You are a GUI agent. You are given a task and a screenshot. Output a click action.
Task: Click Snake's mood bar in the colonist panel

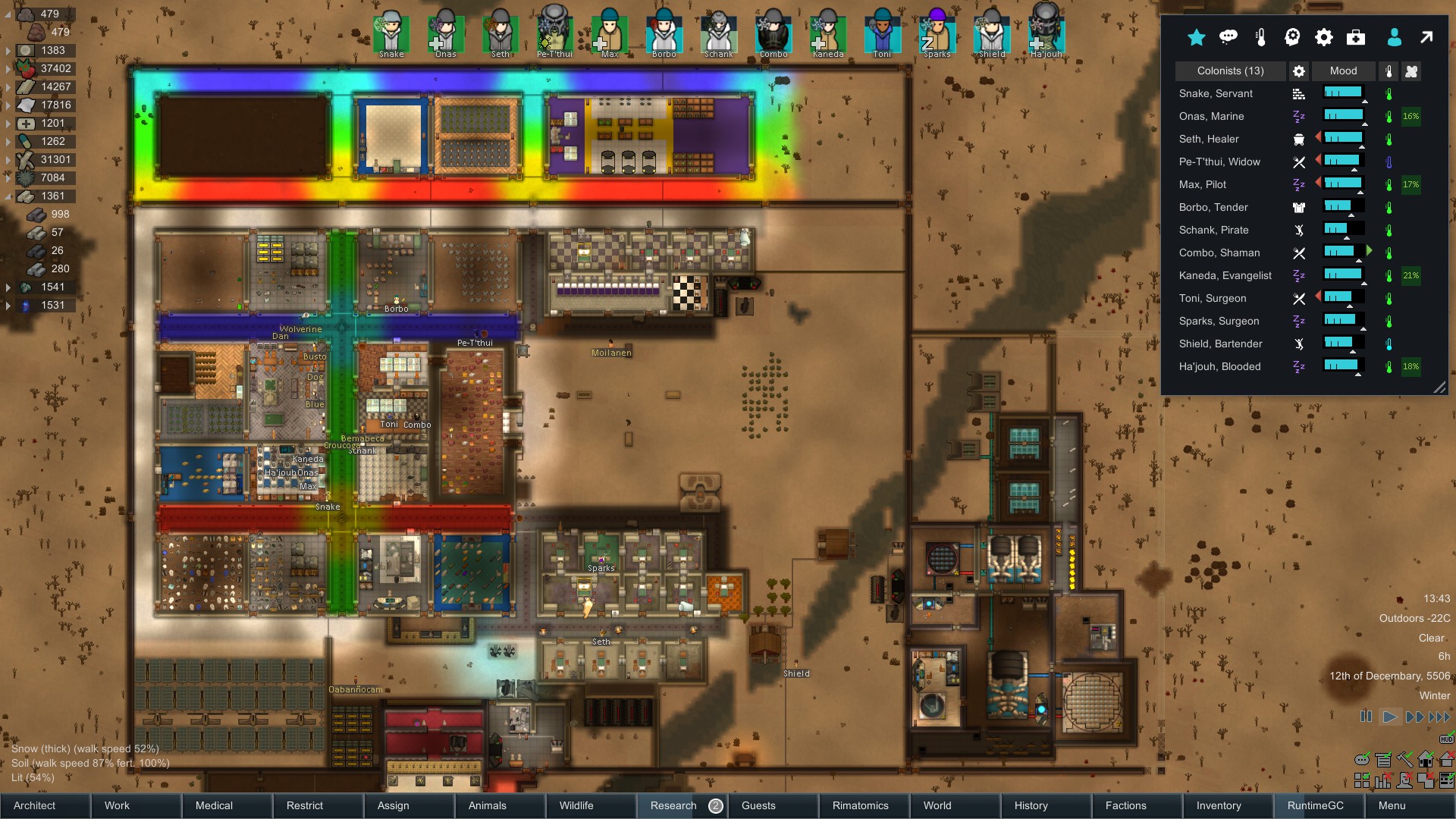click(1342, 93)
